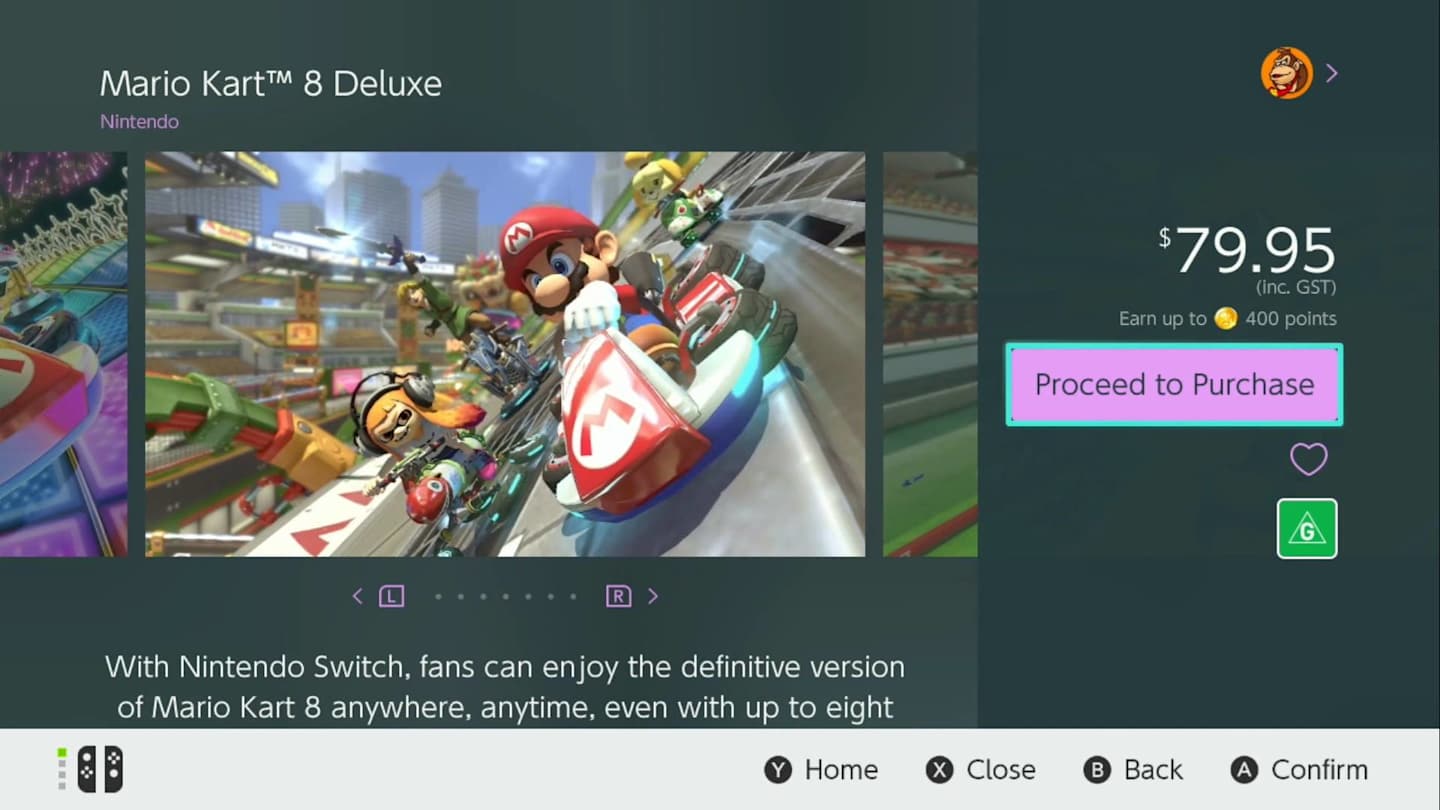Go to previous screenshot with the left arrow
The width and height of the screenshot is (1440, 810).
tap(358, 595)
